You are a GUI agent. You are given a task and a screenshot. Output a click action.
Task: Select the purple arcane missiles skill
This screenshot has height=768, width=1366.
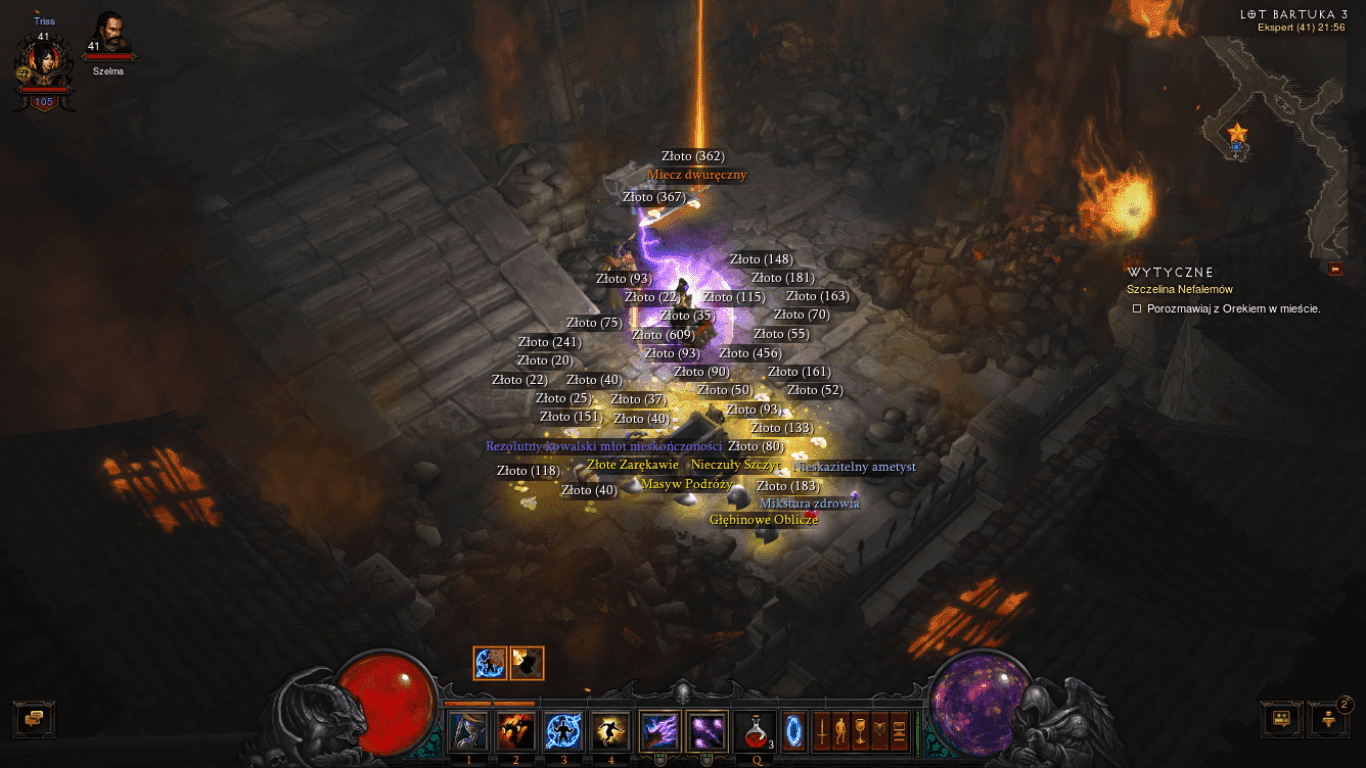click(707, 731)
